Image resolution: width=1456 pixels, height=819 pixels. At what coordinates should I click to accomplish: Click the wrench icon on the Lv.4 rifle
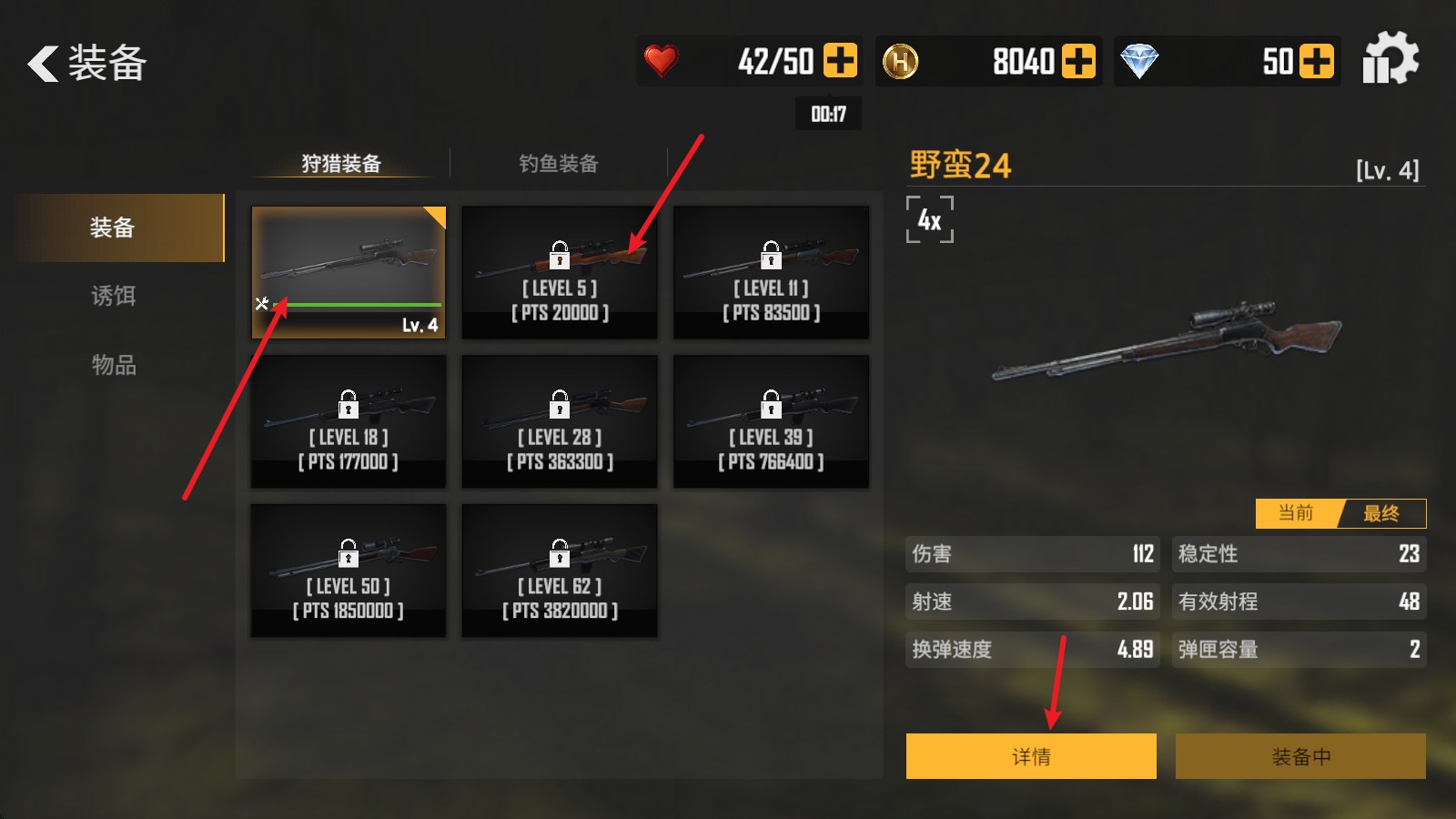[x=262, y=302]
